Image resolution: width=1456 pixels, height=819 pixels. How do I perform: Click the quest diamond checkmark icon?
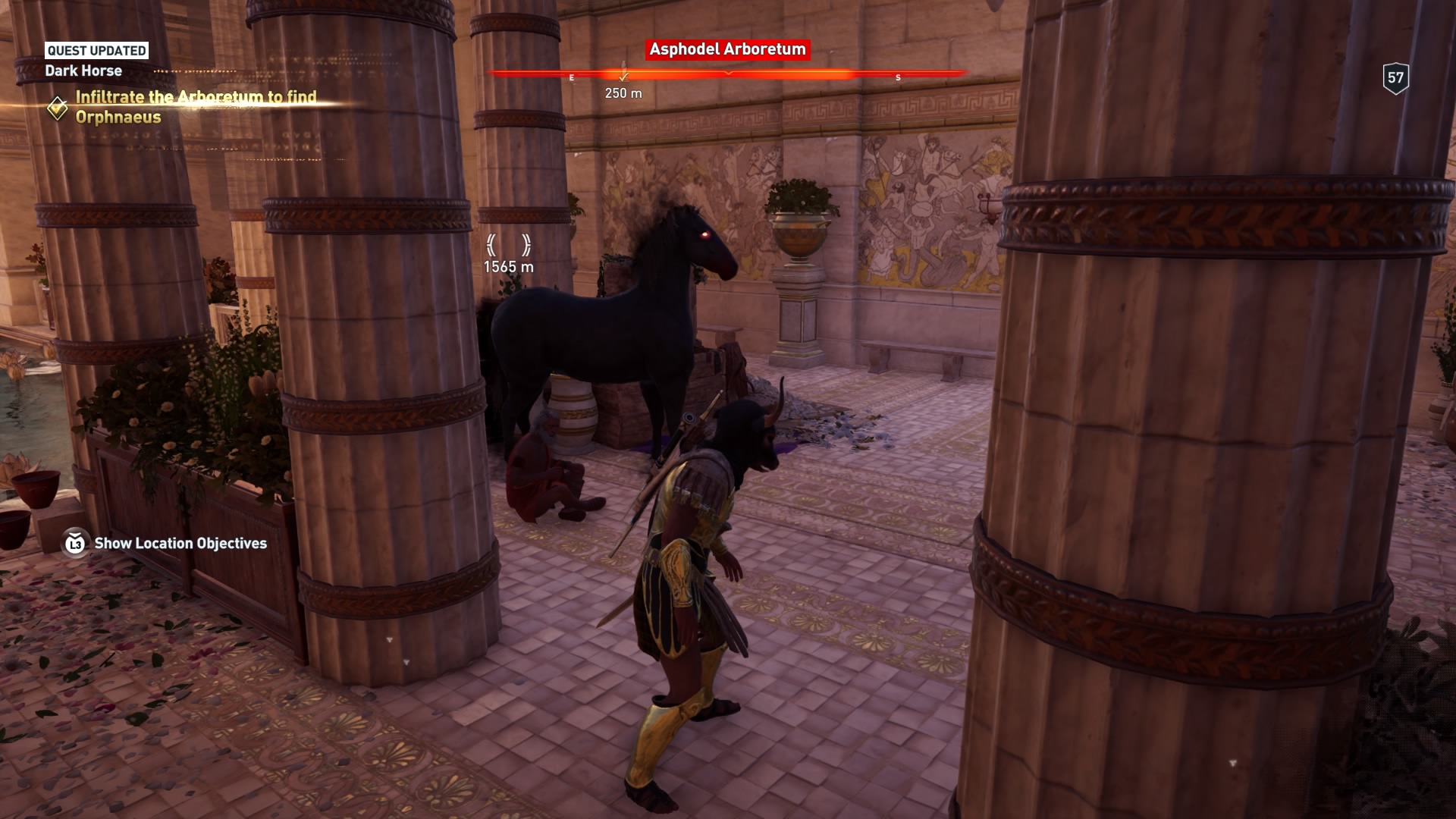coord(58,108)
